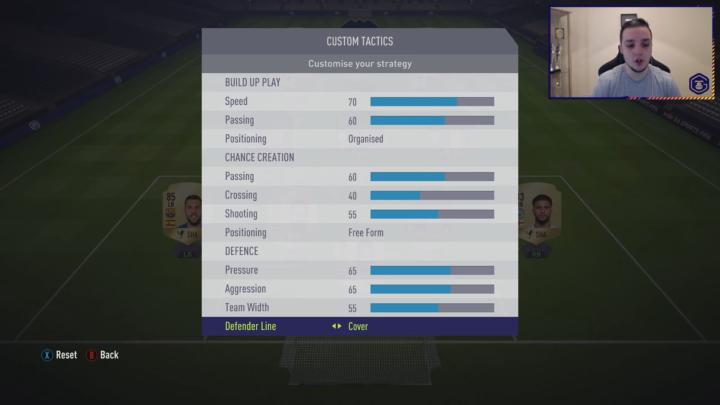Viewport: 720px width, 405px height.
Task: Change the Crossing slider value
Action: point(432,195)
